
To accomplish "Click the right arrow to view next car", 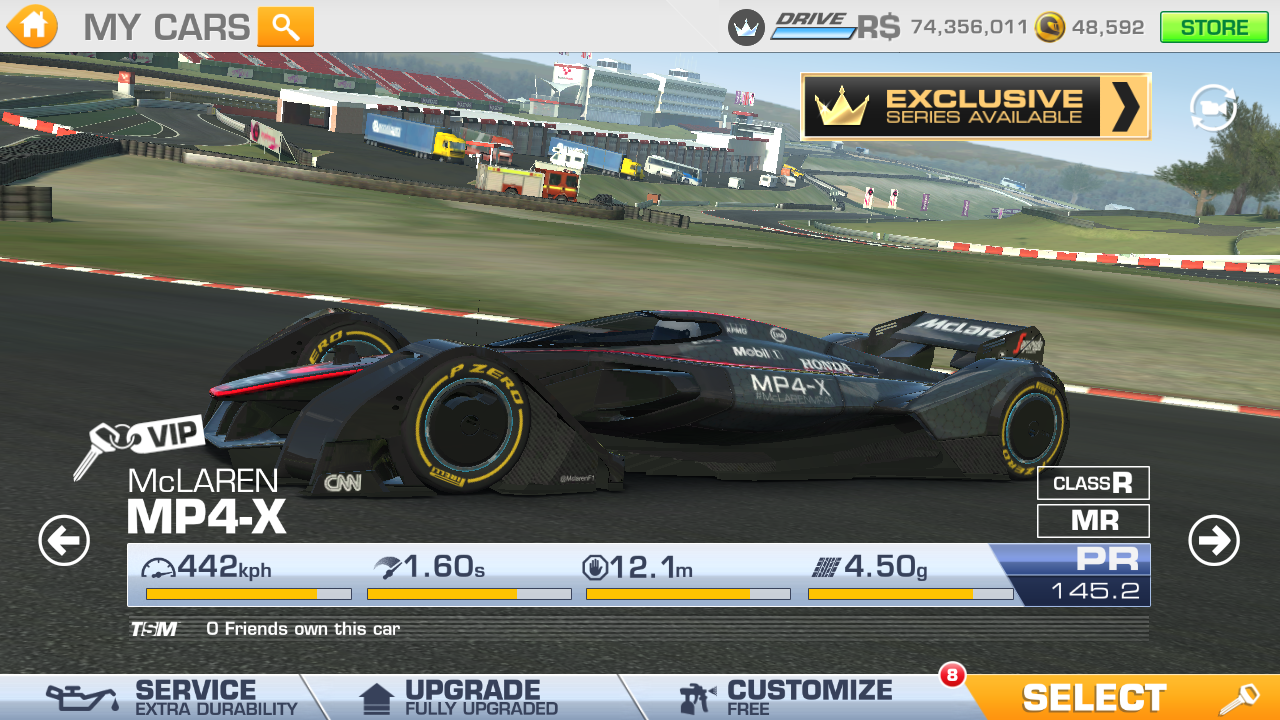I will click(1216, 538).
